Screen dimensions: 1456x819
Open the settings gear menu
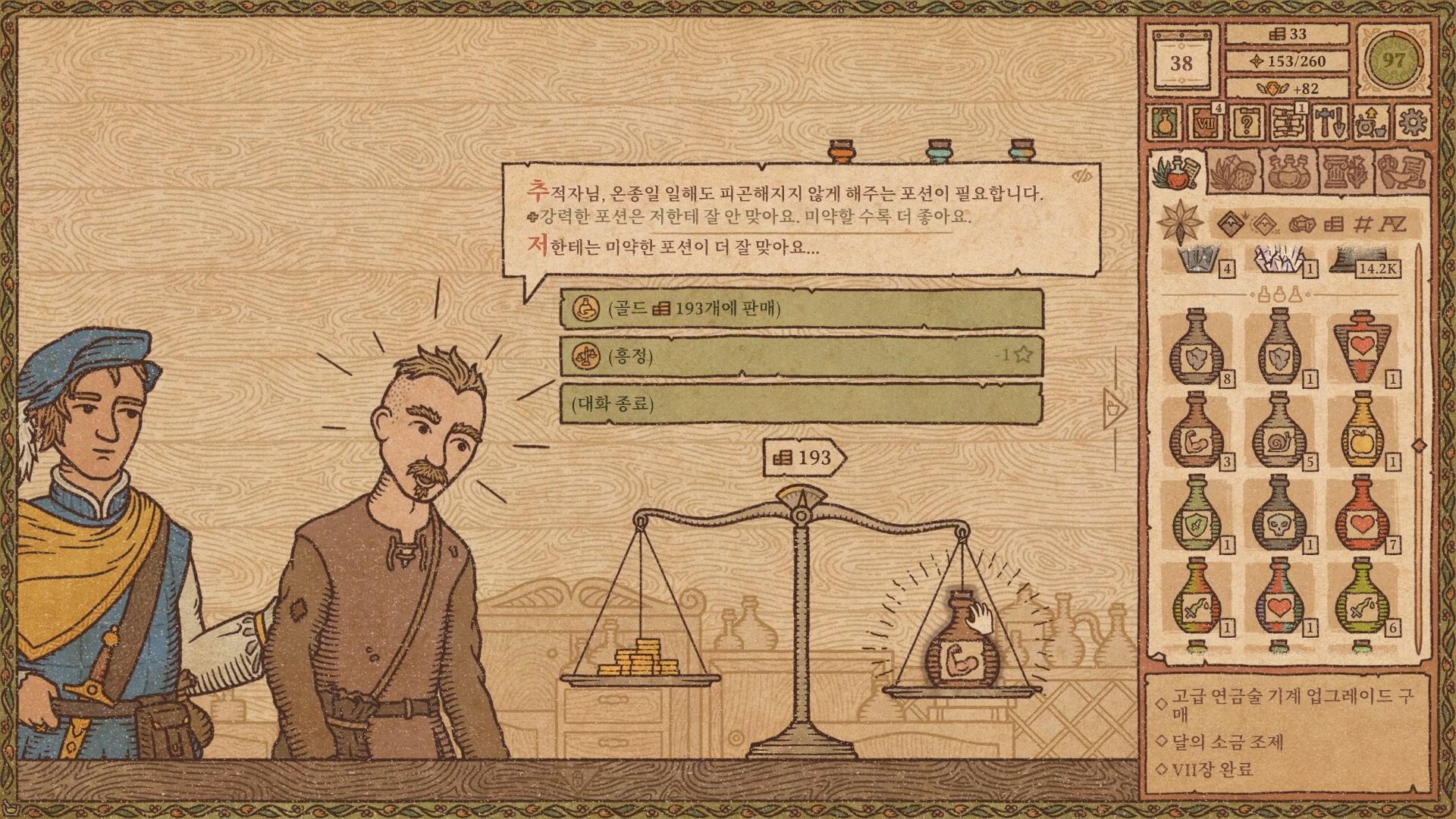(1411, 123)
